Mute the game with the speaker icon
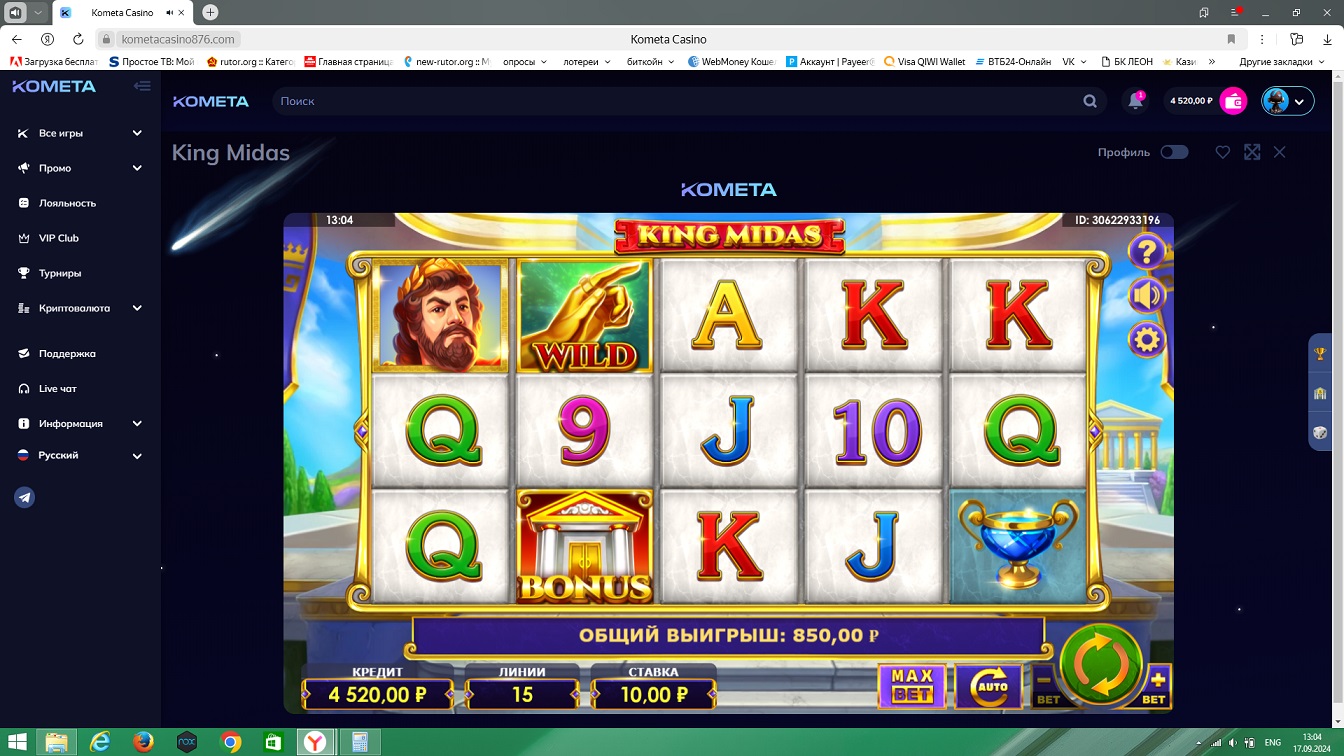1344x756 pixels. [x=1146, y=296]
